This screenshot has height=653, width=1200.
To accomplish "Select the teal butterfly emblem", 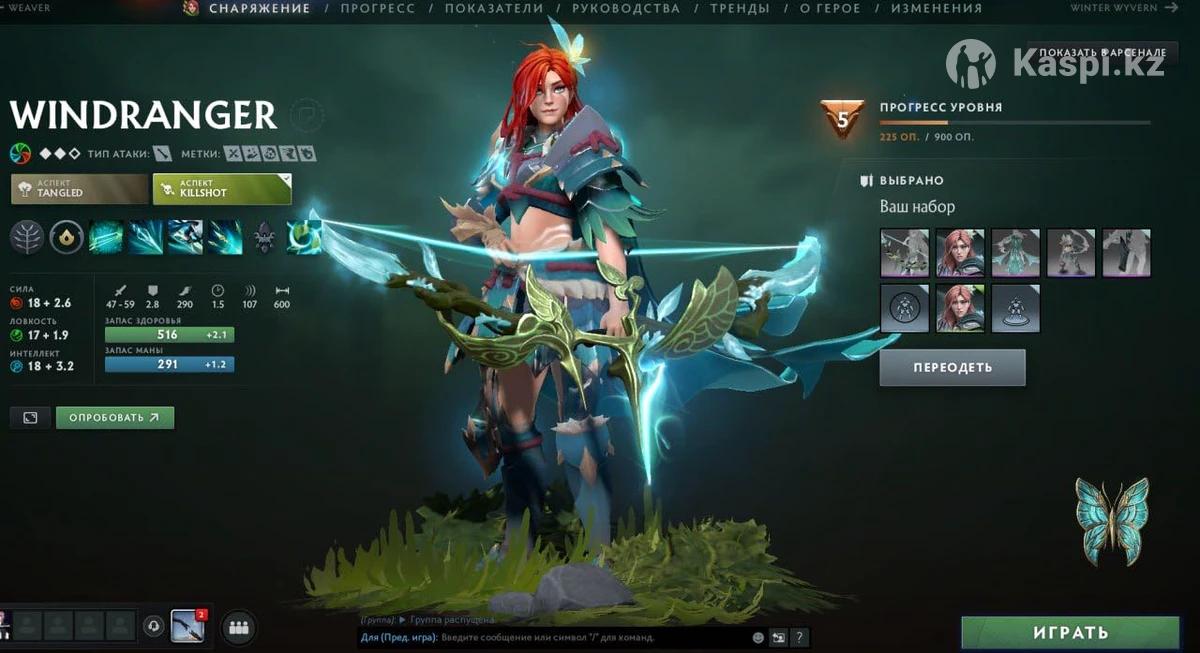I will pyautogui.click(x=1112, y=521).
